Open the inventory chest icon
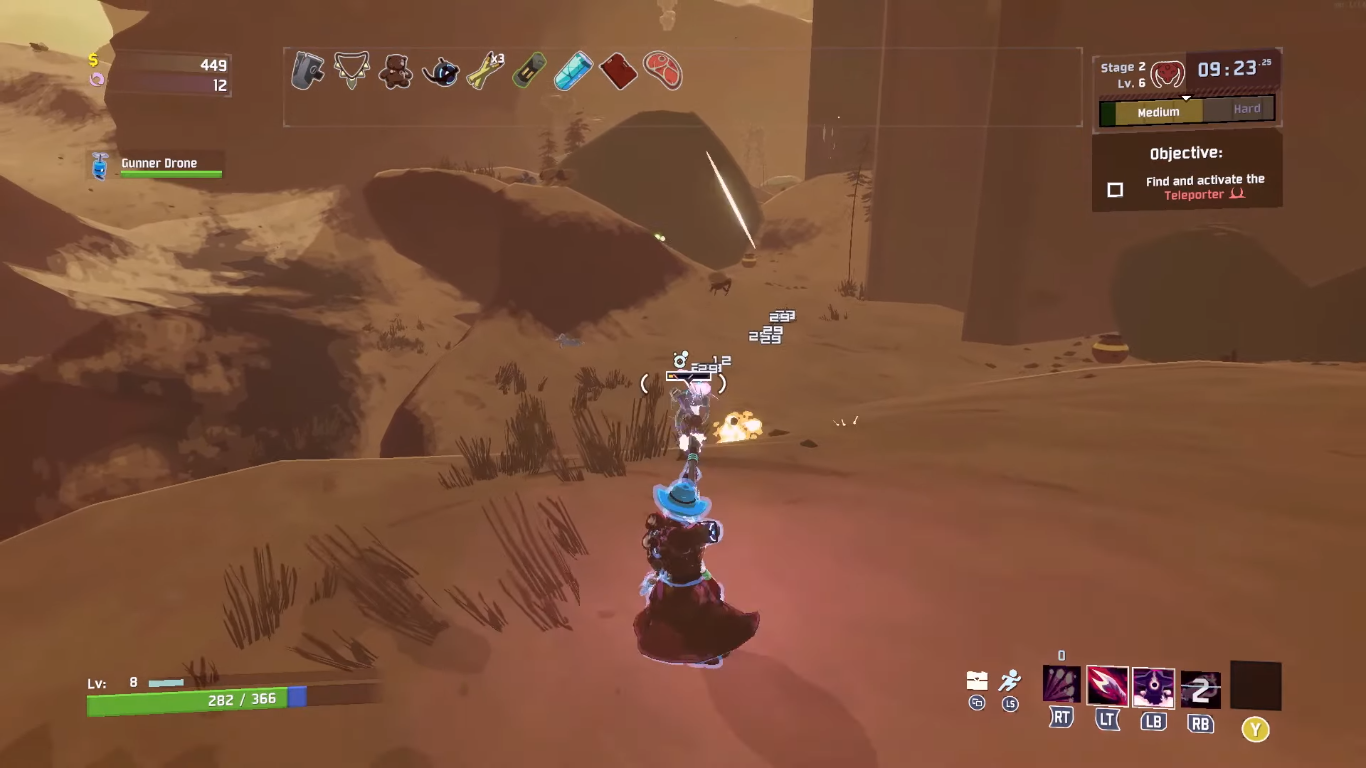Viewport: 1366px width, 768px height. tap(977, 681)
